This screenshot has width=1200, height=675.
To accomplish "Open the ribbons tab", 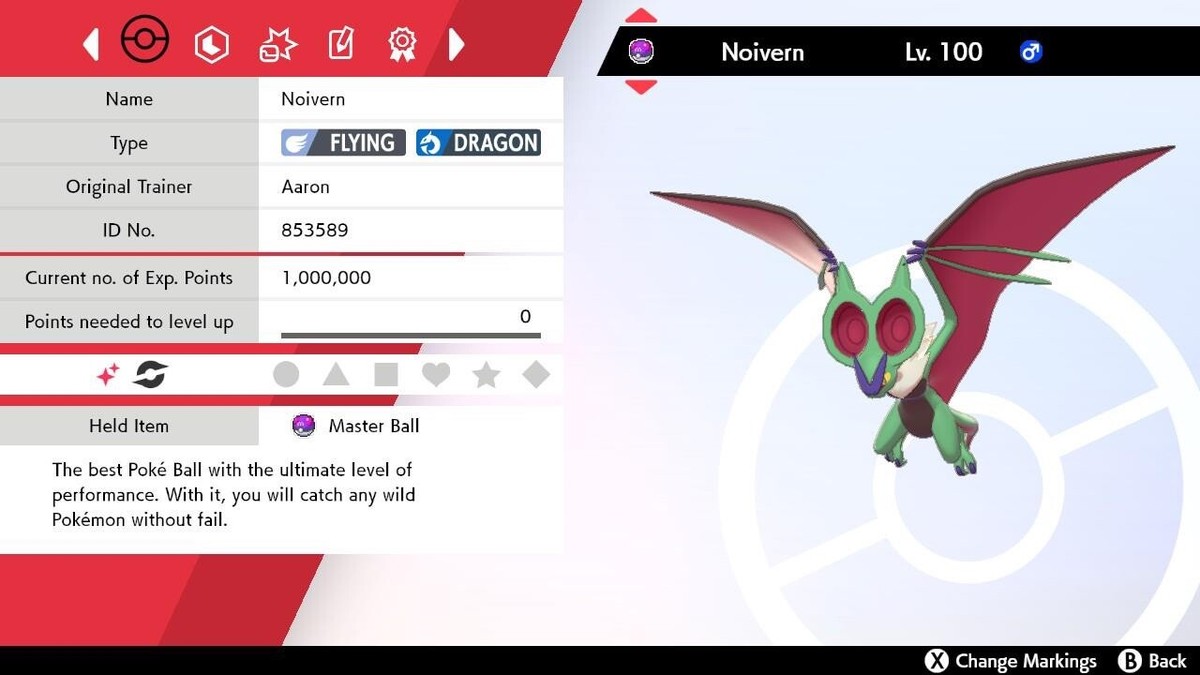I will tap(402, 44).
